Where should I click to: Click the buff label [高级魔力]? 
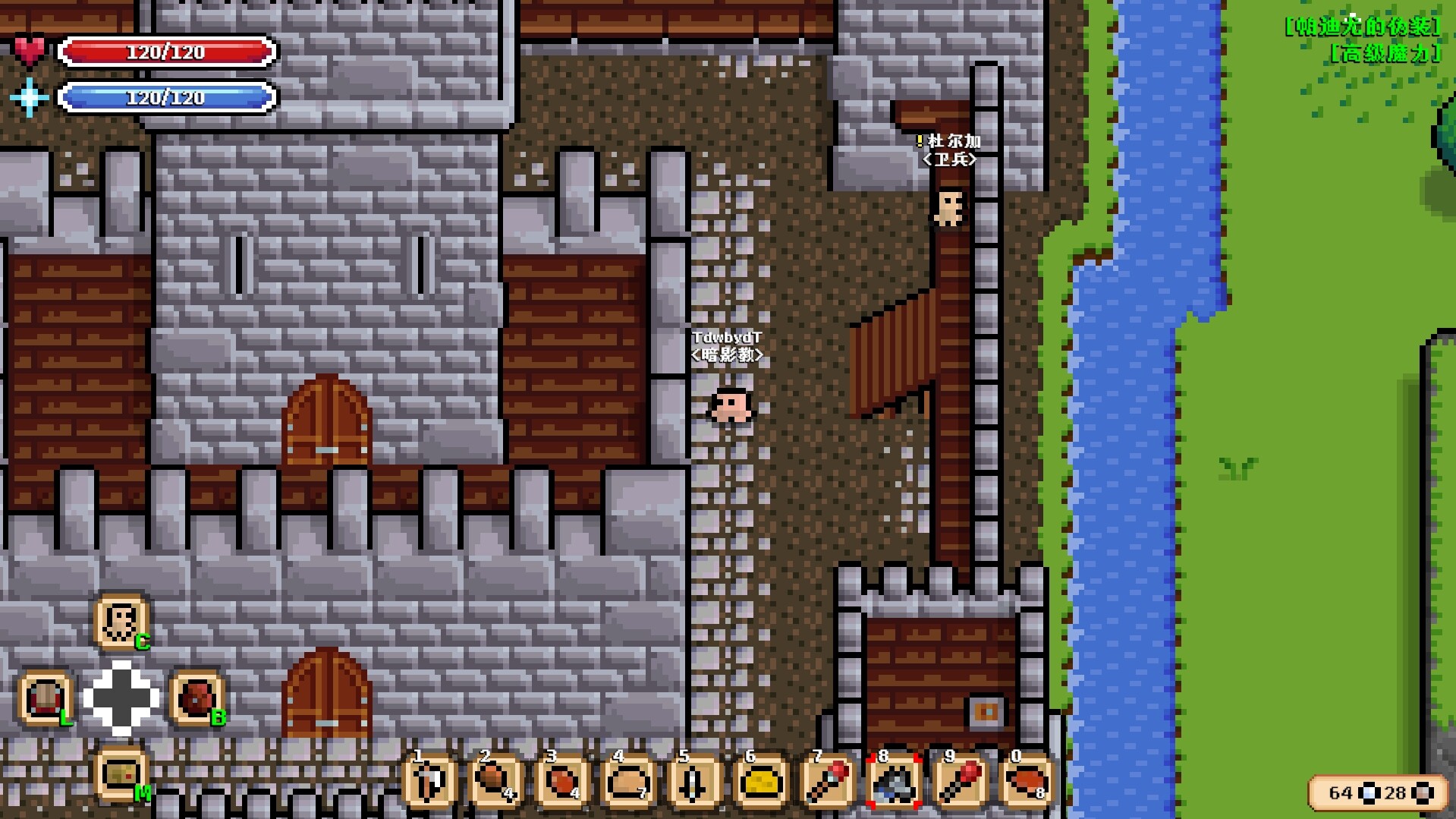click(x=1383, y=54)
